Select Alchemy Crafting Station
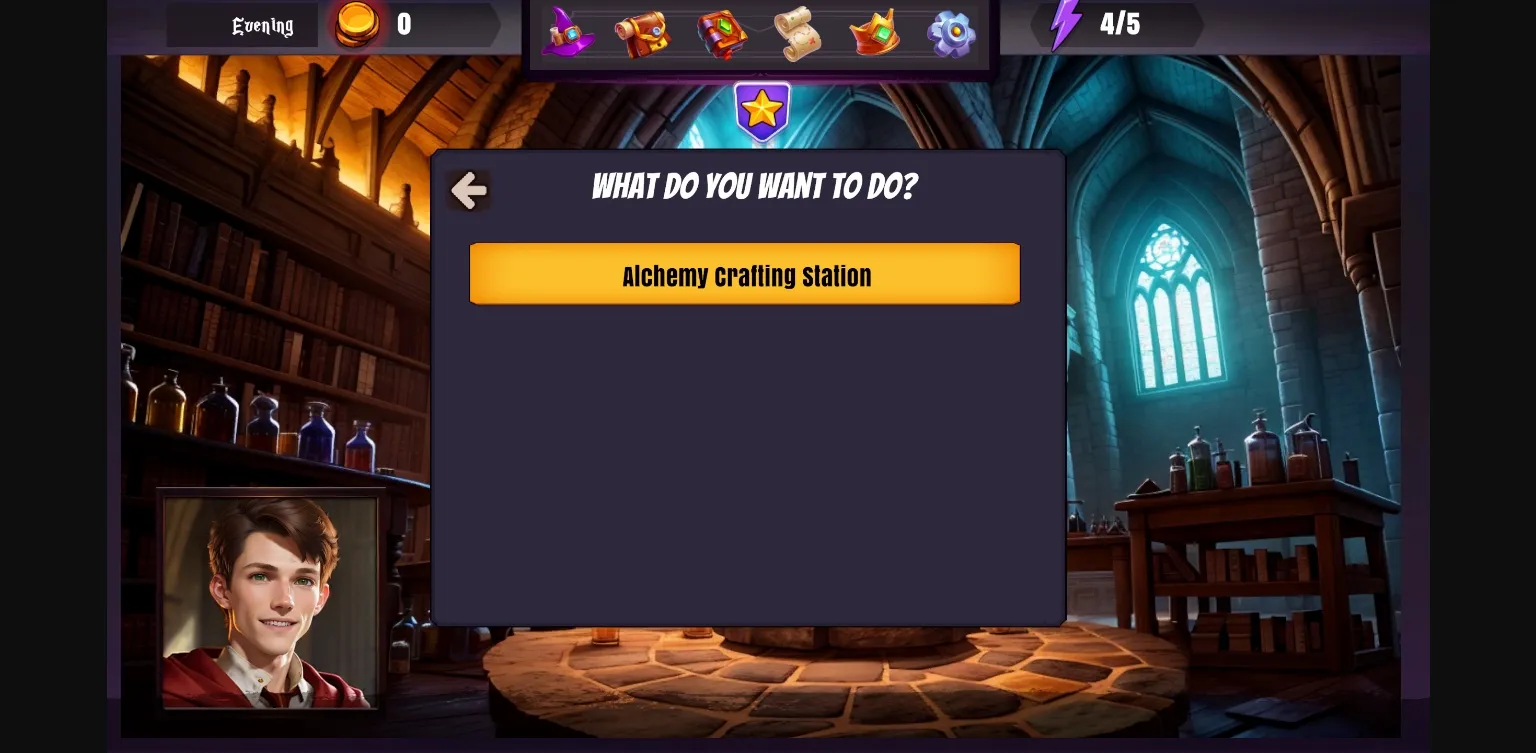Screen dimensions: 1536x753 [745, 274]
